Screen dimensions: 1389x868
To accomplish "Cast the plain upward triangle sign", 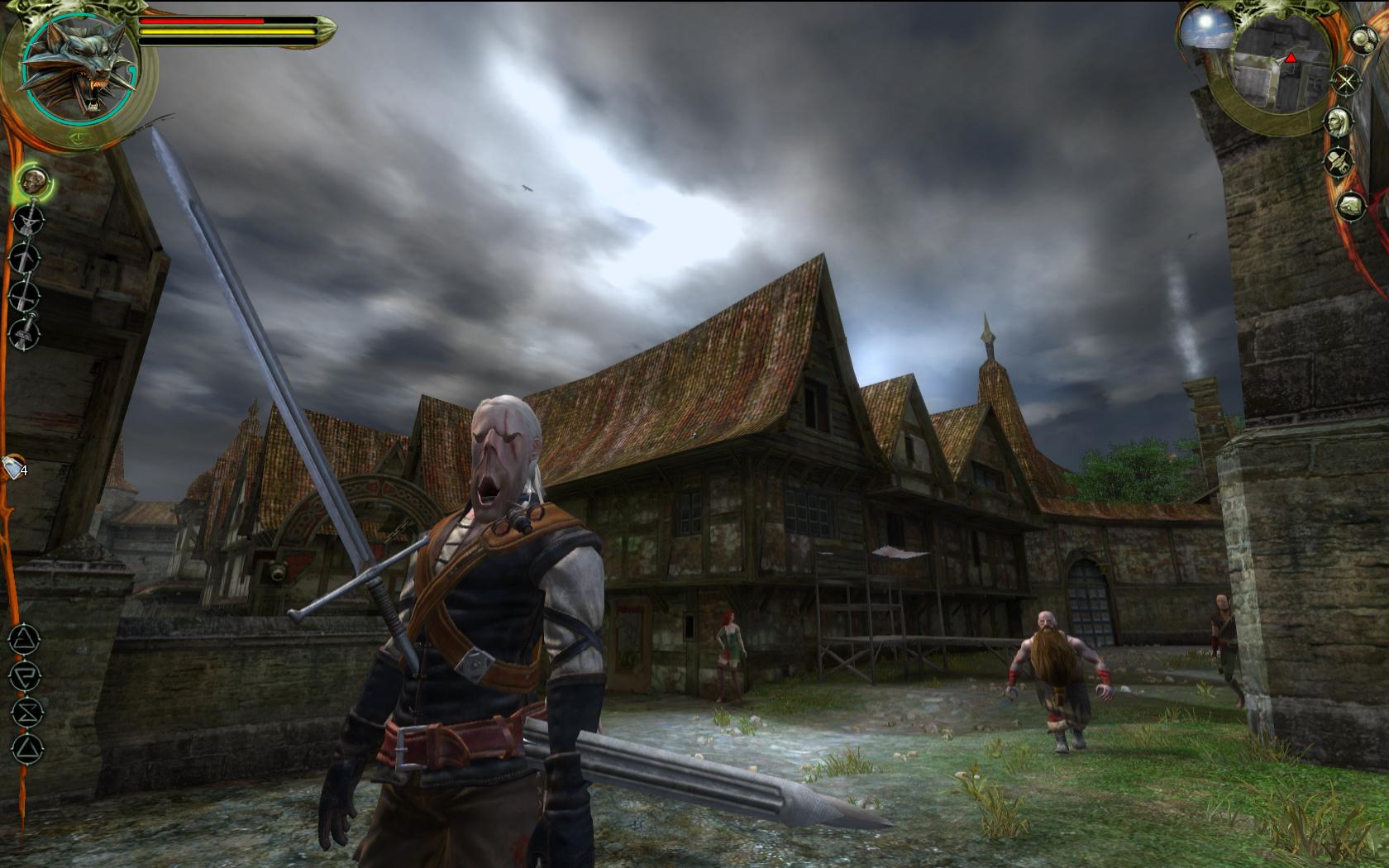I will click(26, 749).
